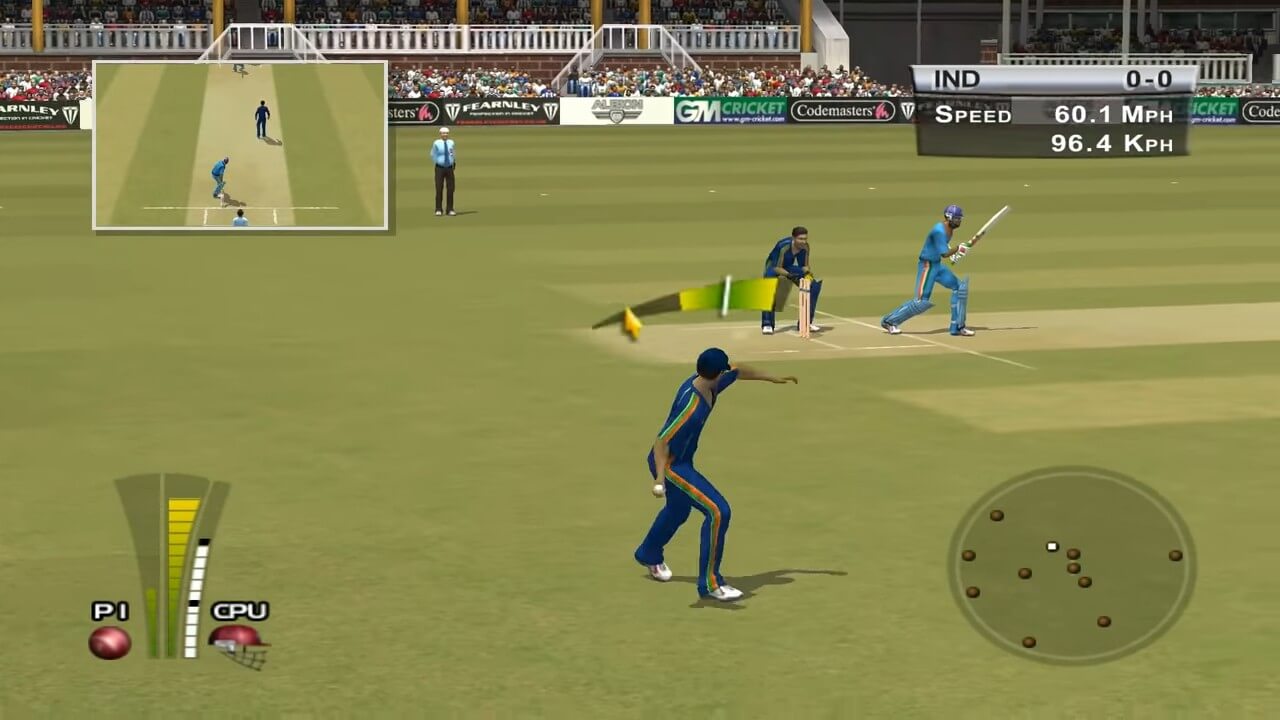Click the circular field placement radar

click(x=1071, y=565)
